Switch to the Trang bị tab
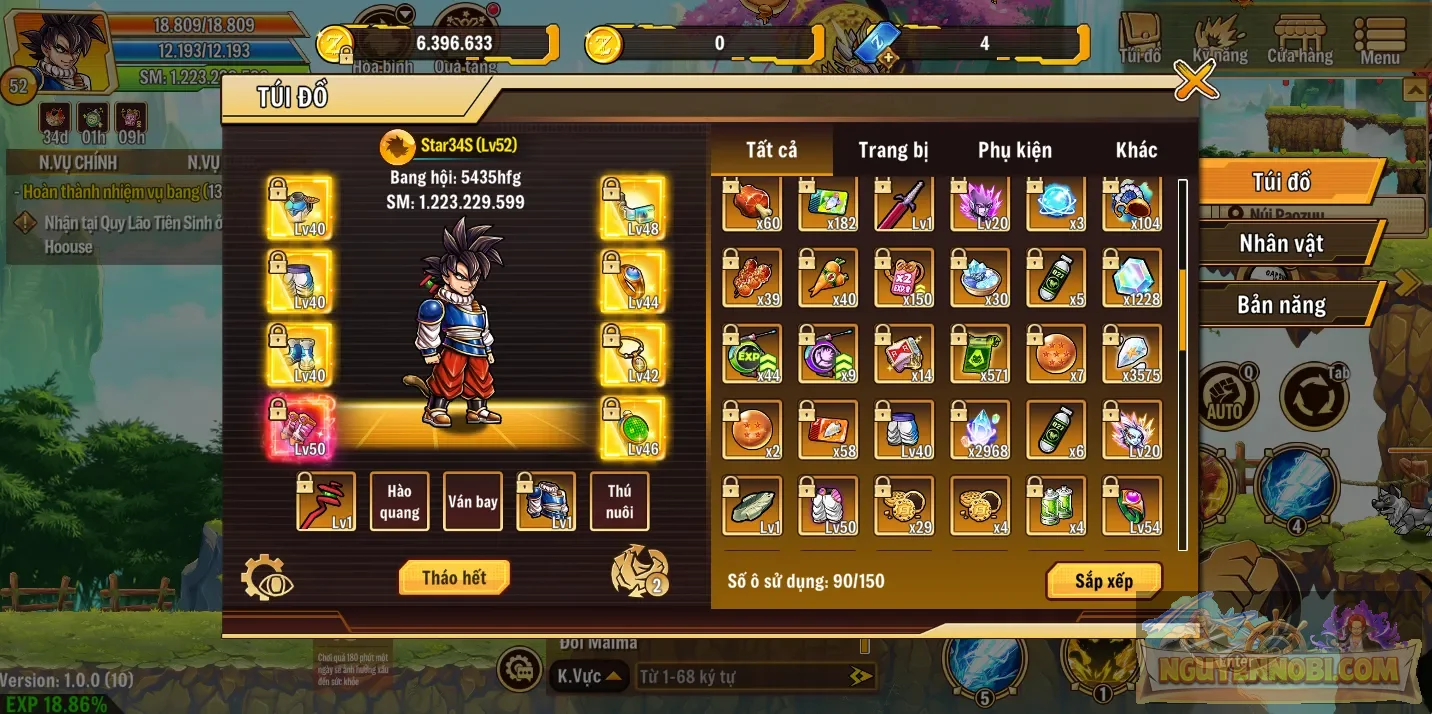The height and width of the screenshot is (714, 1432). point(893,151)
